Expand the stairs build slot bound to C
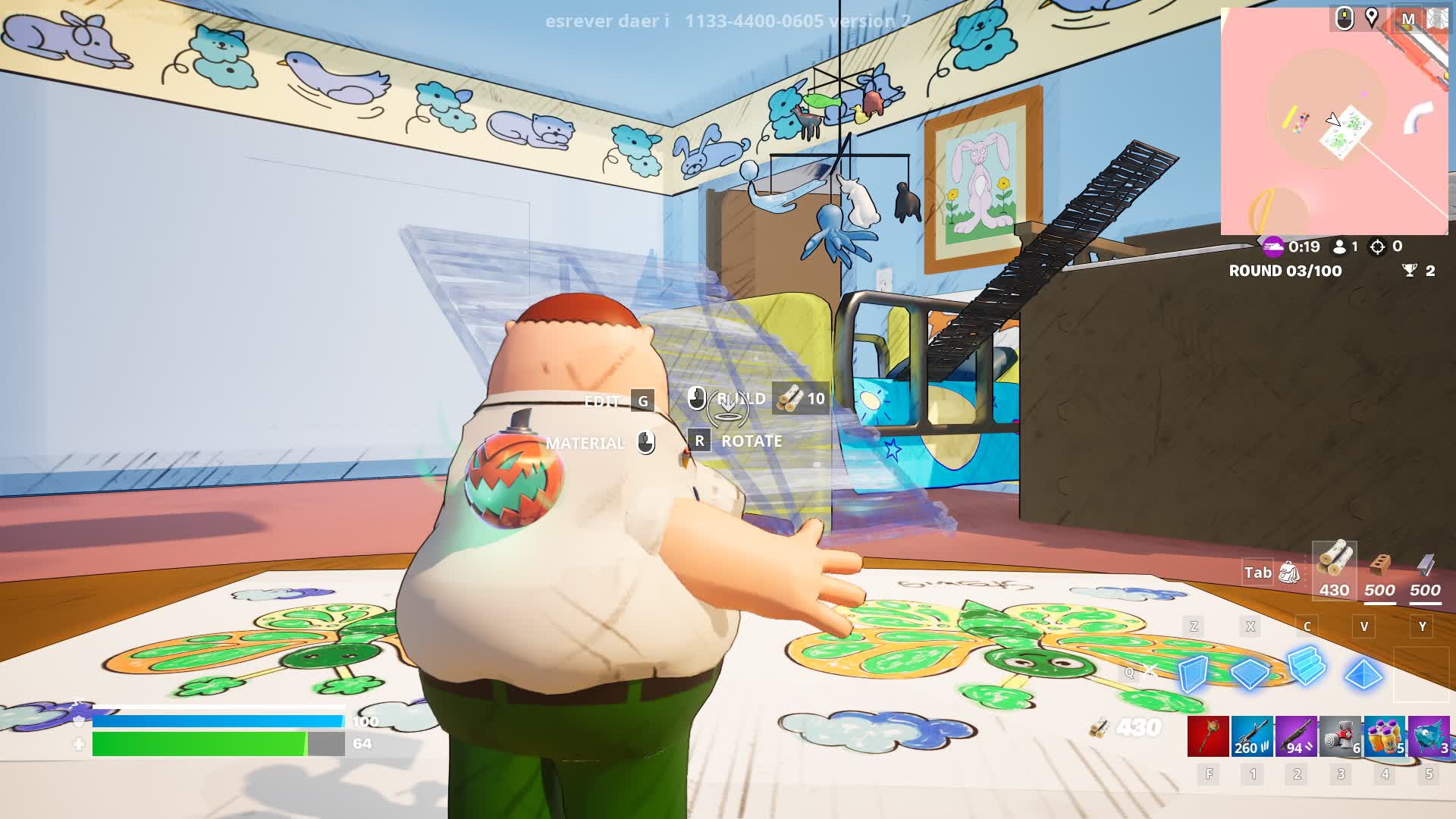Viewport: 1456px width, 819px height. 1307,669
